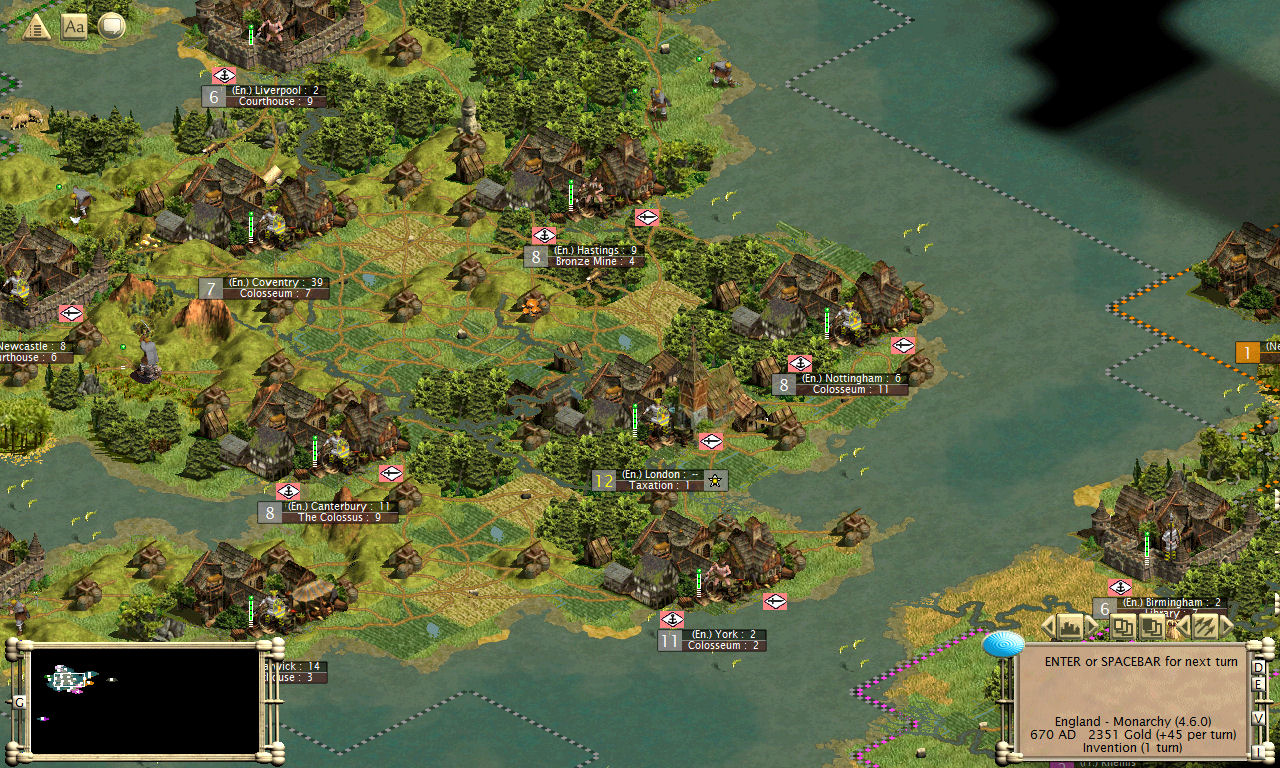
Task: Go to next city with the right arrow
Action: [1093, 627]
